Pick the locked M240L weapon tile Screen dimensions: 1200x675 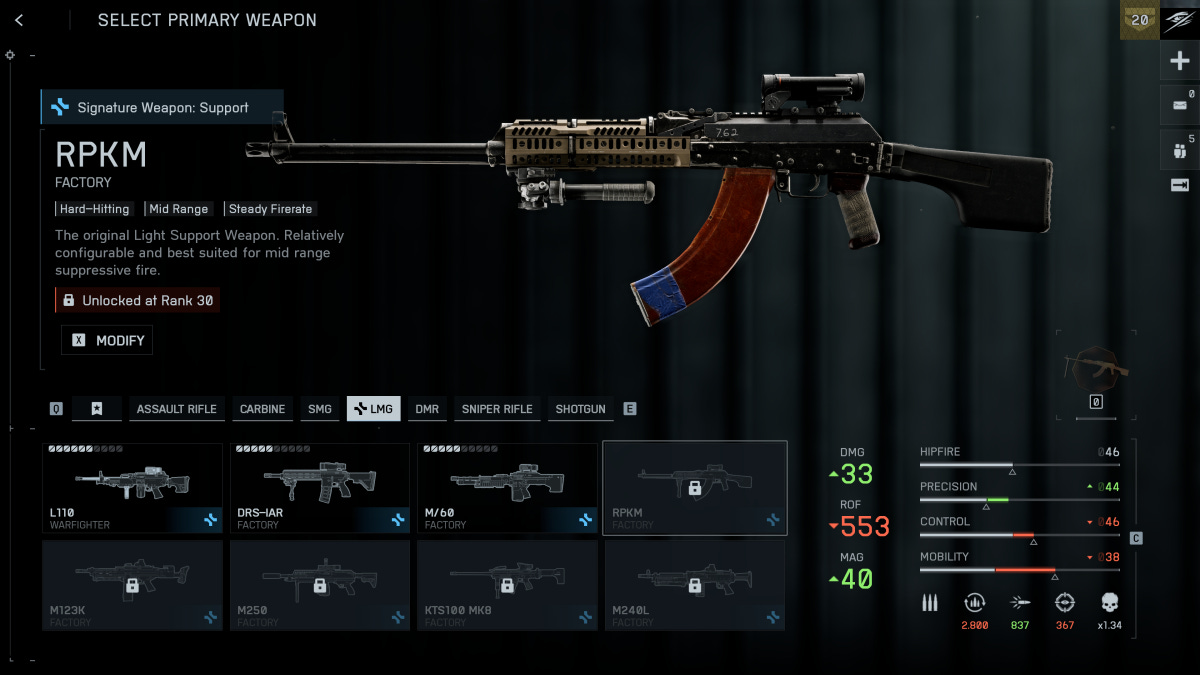[694, 585]
